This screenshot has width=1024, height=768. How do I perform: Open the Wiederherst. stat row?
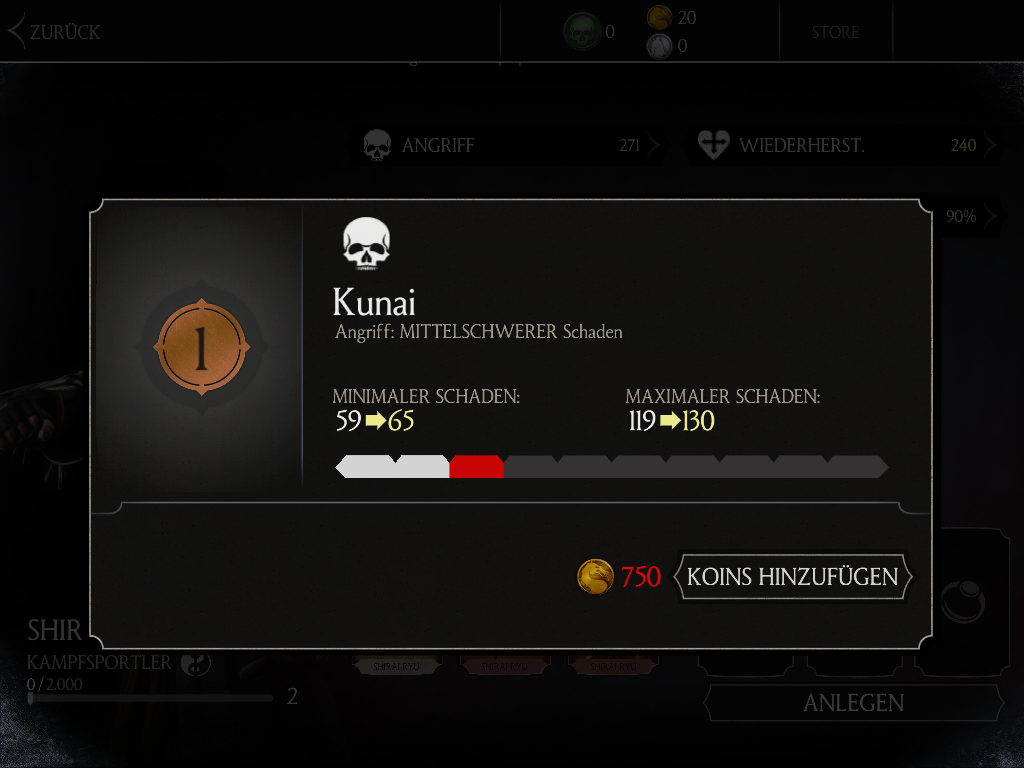click(843, 146)
